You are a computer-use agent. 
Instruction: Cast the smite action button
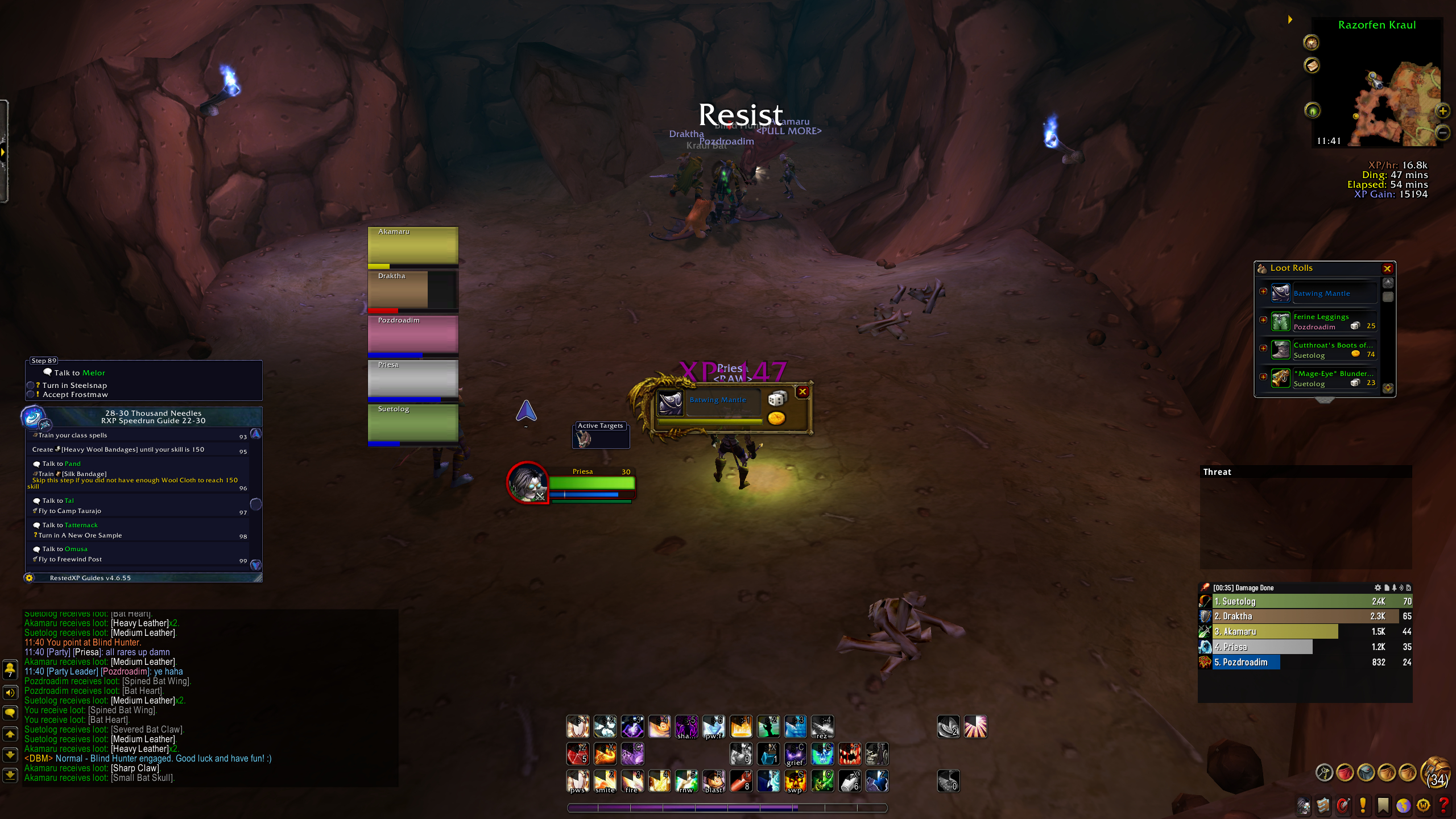605,781
